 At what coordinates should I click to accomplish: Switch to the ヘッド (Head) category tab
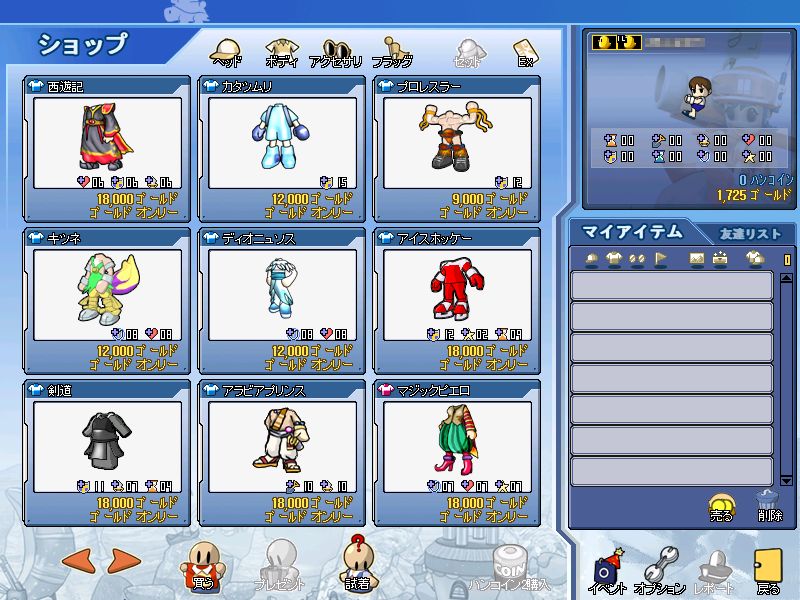[227, 52]
